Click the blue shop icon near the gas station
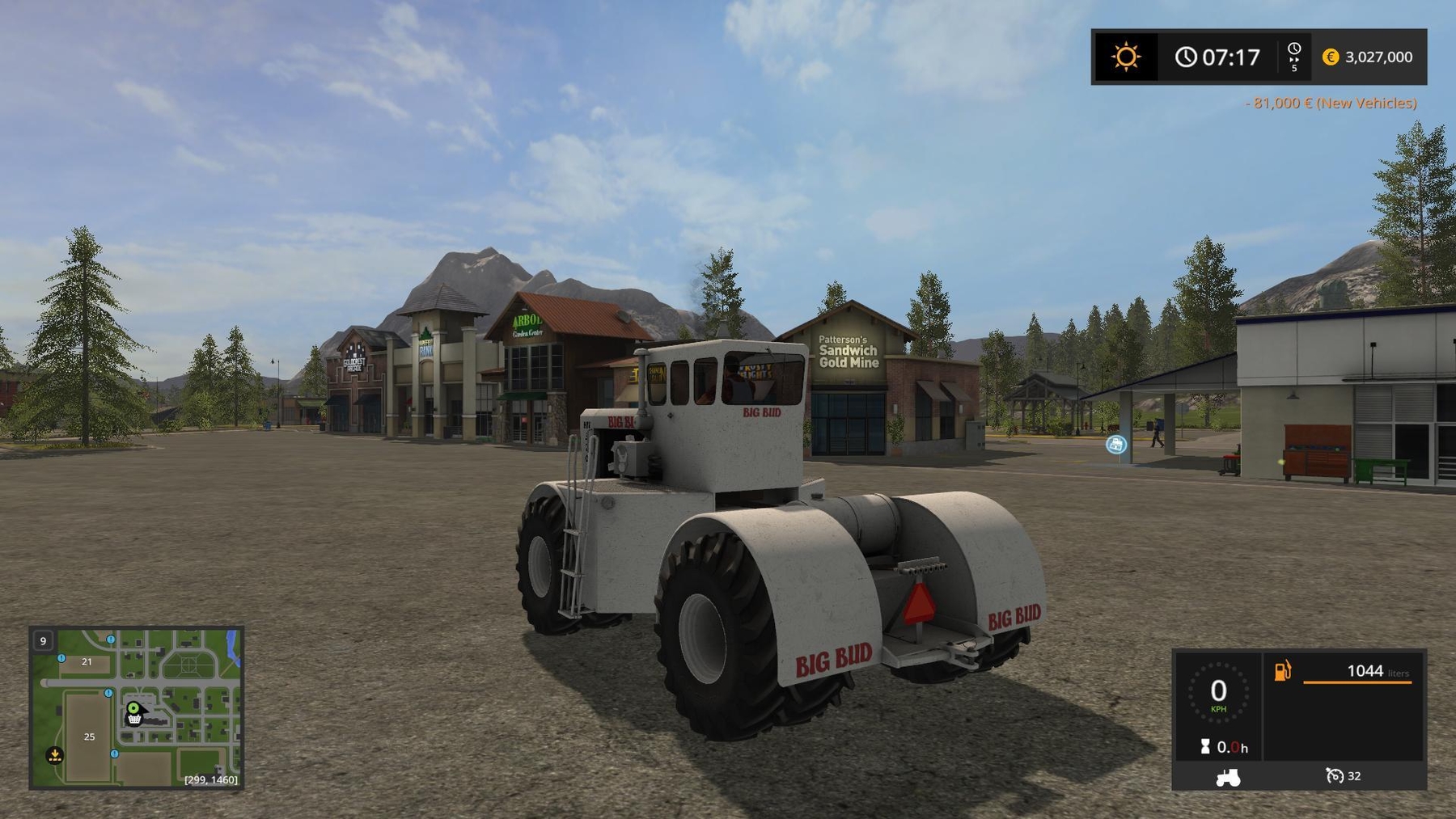The image size is (1456, 819). (x=1116, y=443)
